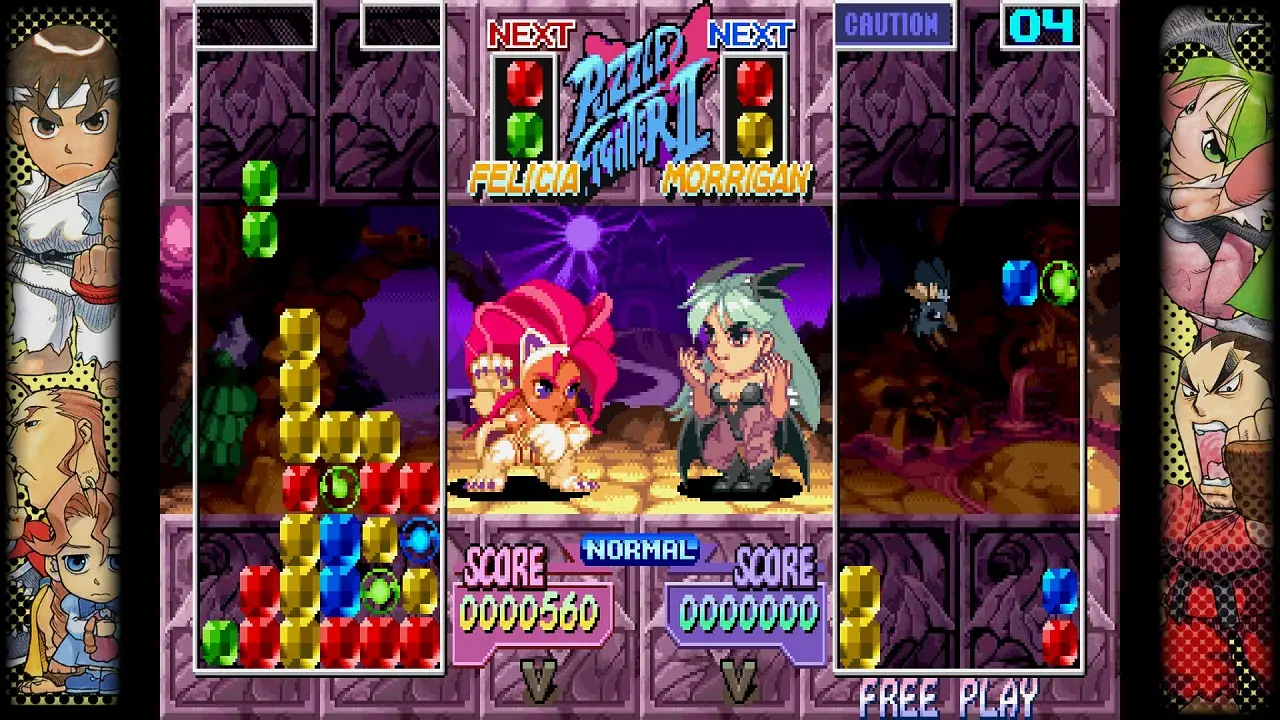Click the 04 countdown counter at top right
The image size is (1280, 720).
point(1044,25)
